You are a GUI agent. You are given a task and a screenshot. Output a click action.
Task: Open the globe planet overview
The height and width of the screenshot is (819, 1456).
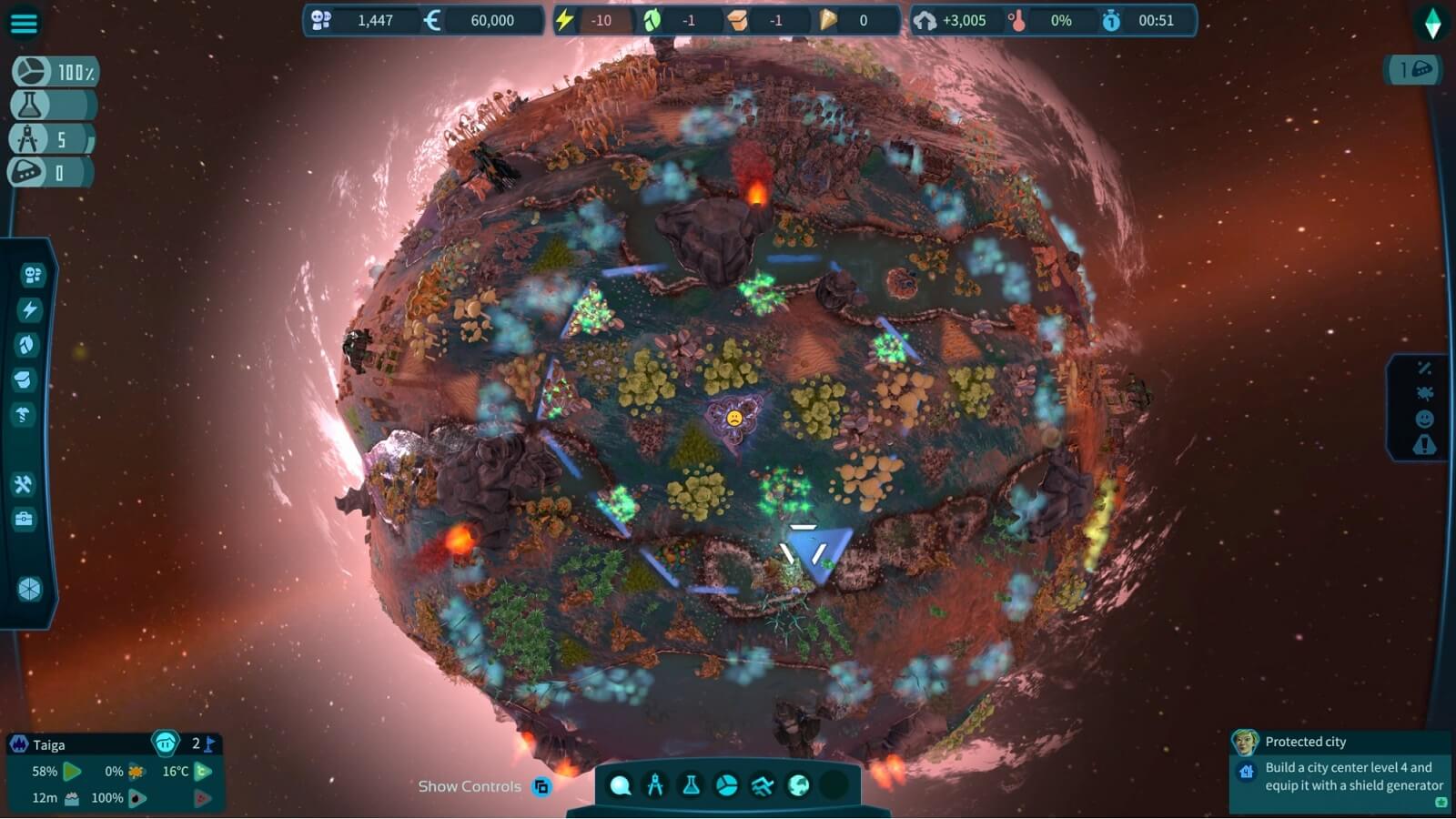click(x=798, y=785)
